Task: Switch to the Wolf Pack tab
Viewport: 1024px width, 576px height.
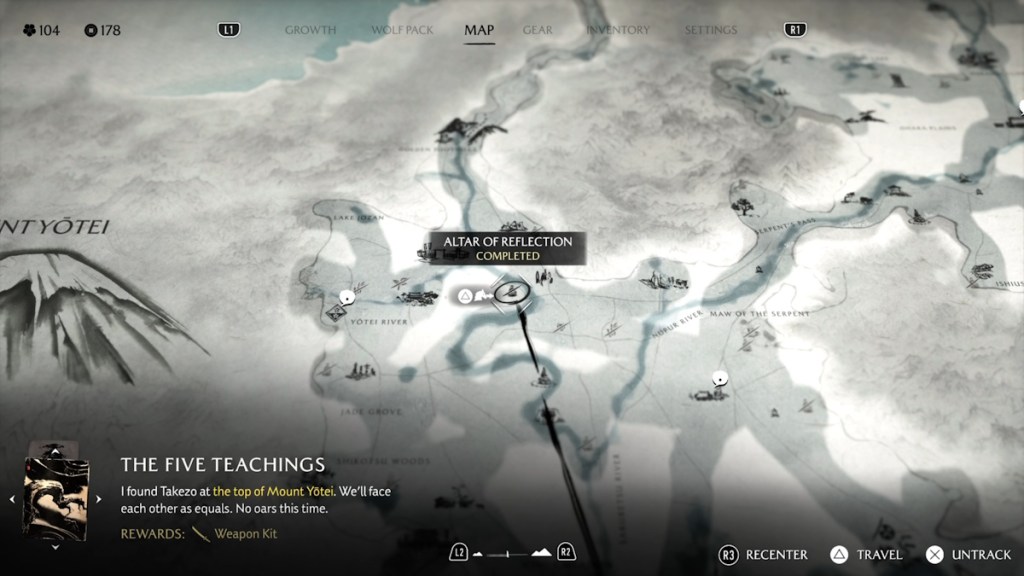Action: [x=402, y=30]
